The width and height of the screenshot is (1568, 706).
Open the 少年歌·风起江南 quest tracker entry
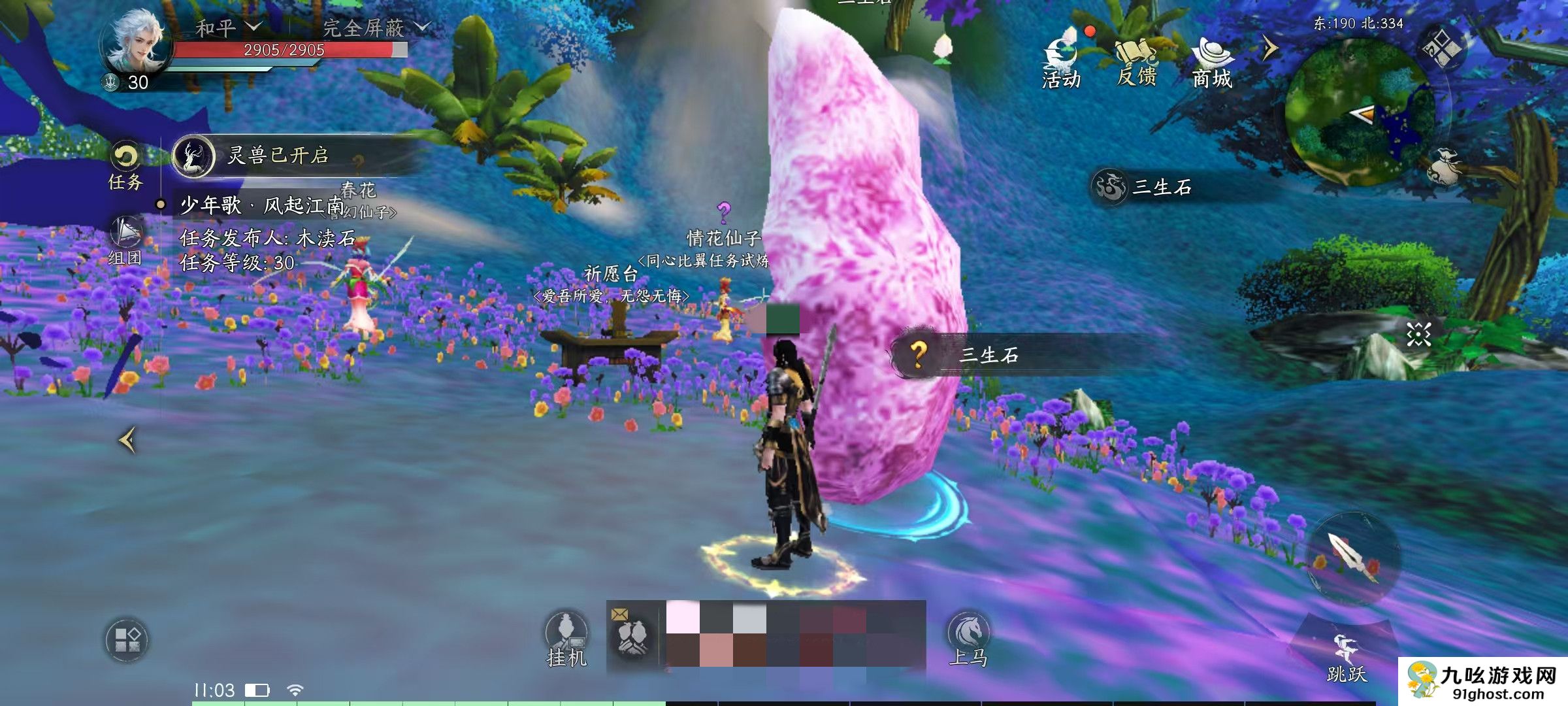(x=261, y=206)
